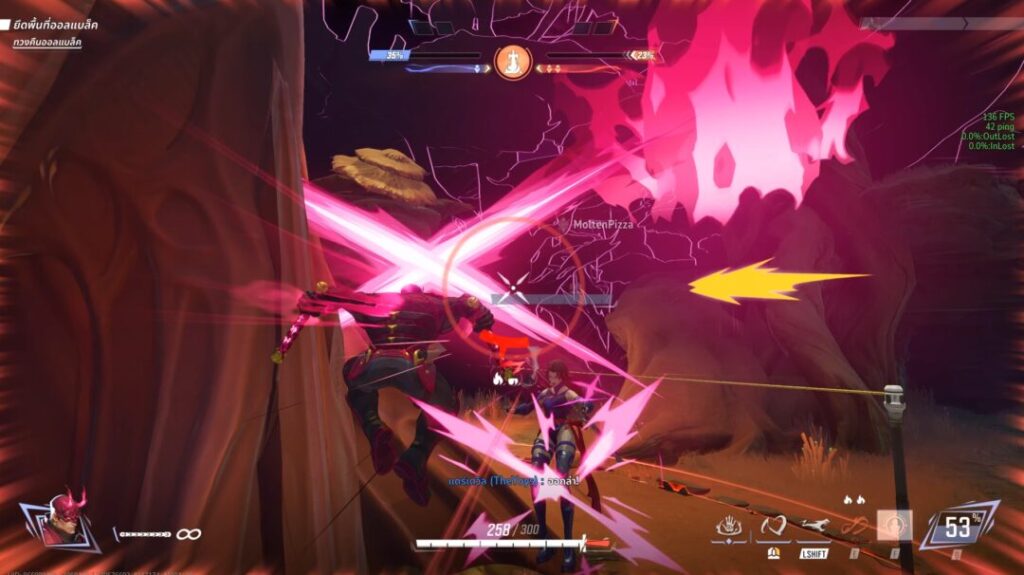Viewport: 1024px width, 575px height.
Task: Click the Daredevil hero portrait
Action: pos(61,520)
